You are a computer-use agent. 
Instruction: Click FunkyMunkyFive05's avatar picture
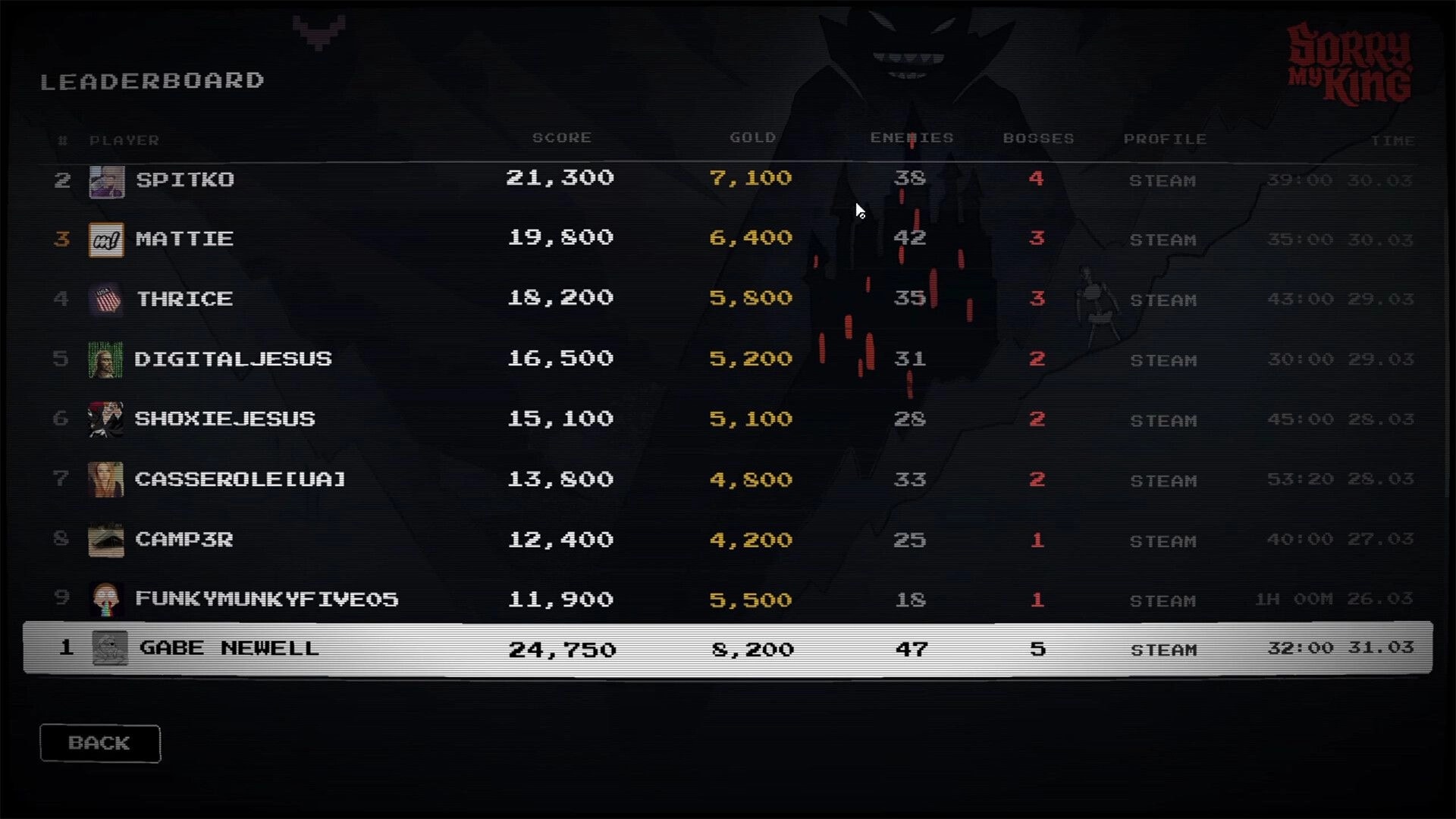click(x=106, y=600)
